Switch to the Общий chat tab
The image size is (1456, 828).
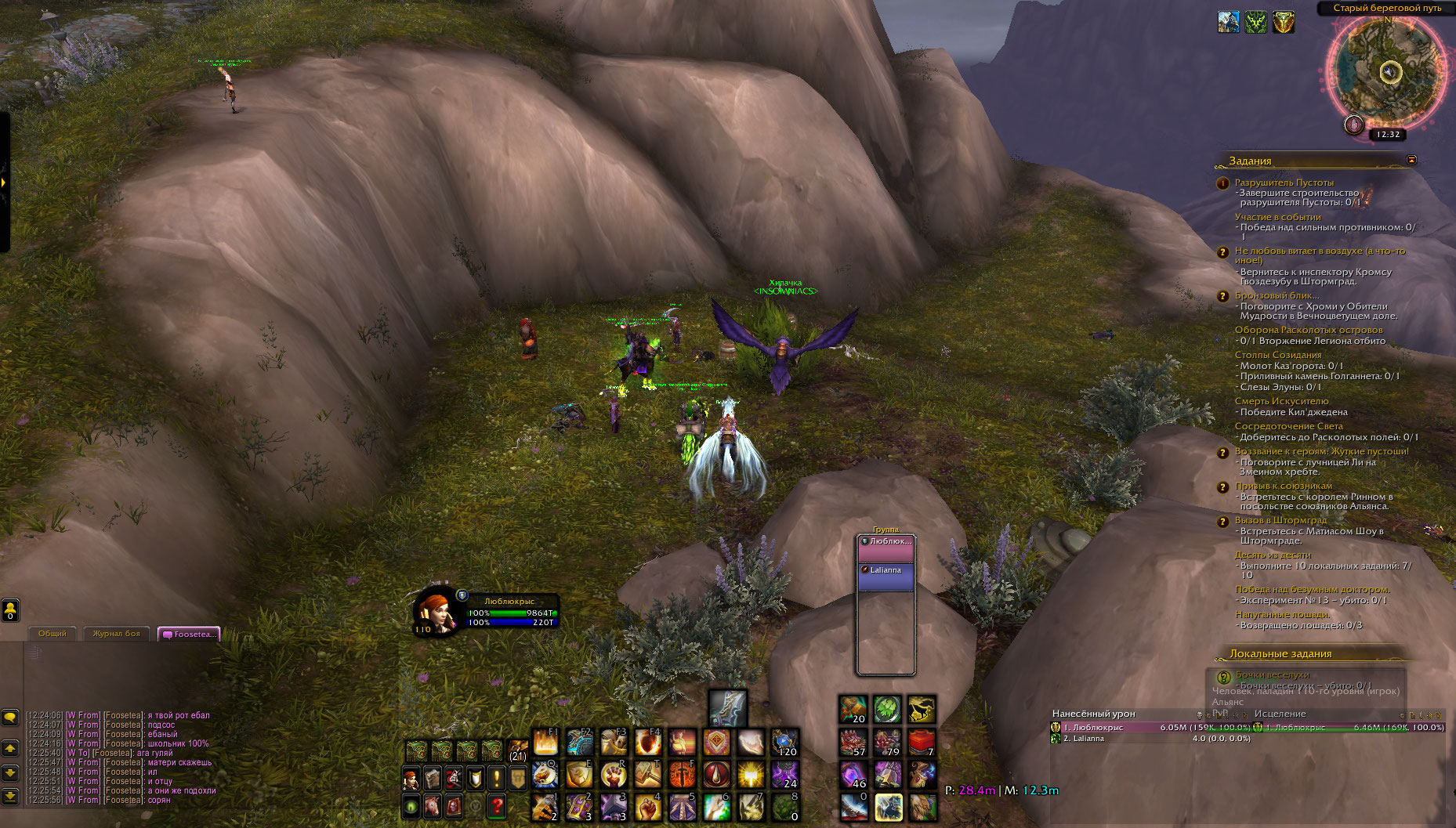click(53, 634)
